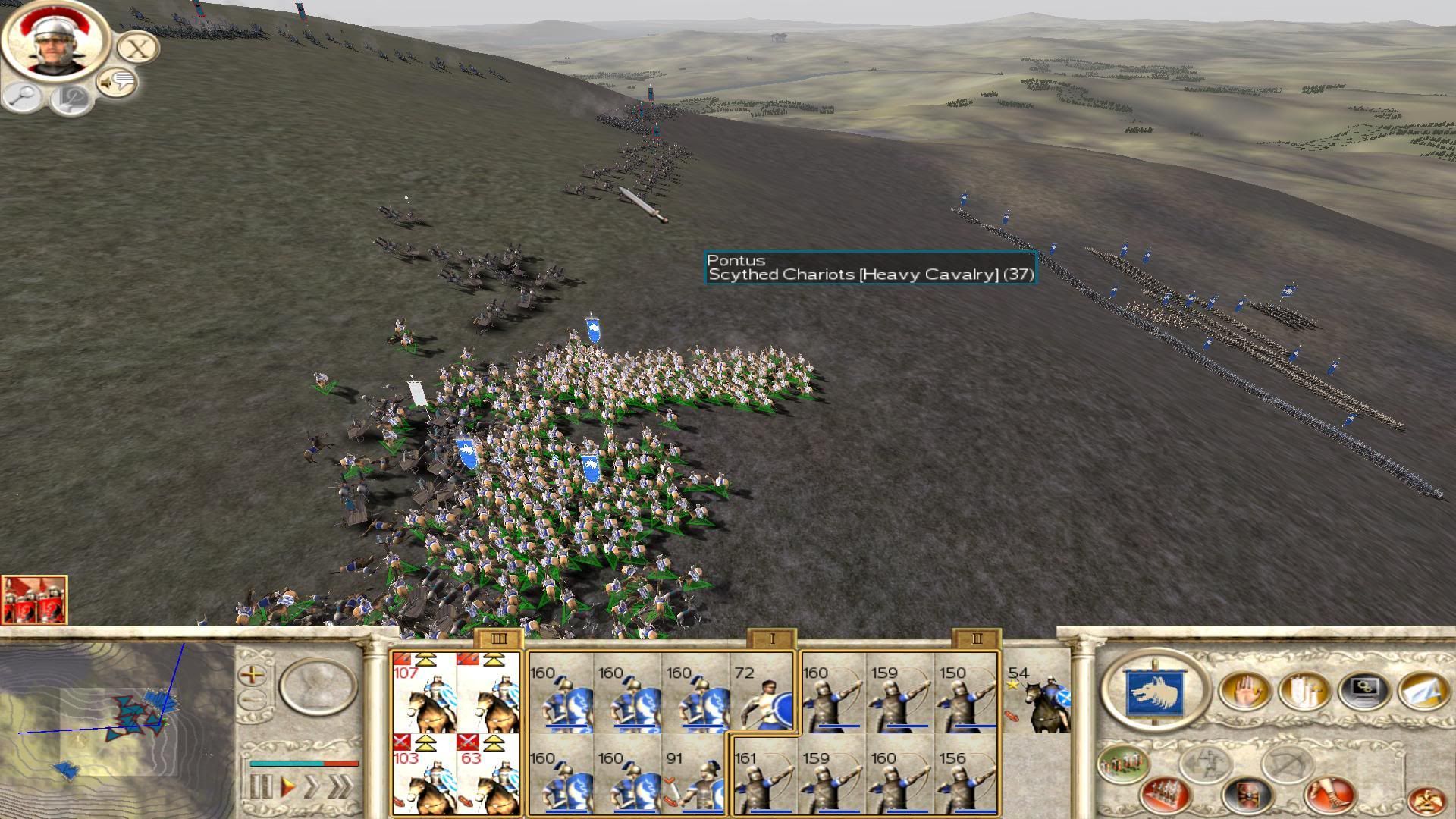This screenshot has height=819, width=1456.
Task: Select group III tab
Action: [x=498, y=639]
